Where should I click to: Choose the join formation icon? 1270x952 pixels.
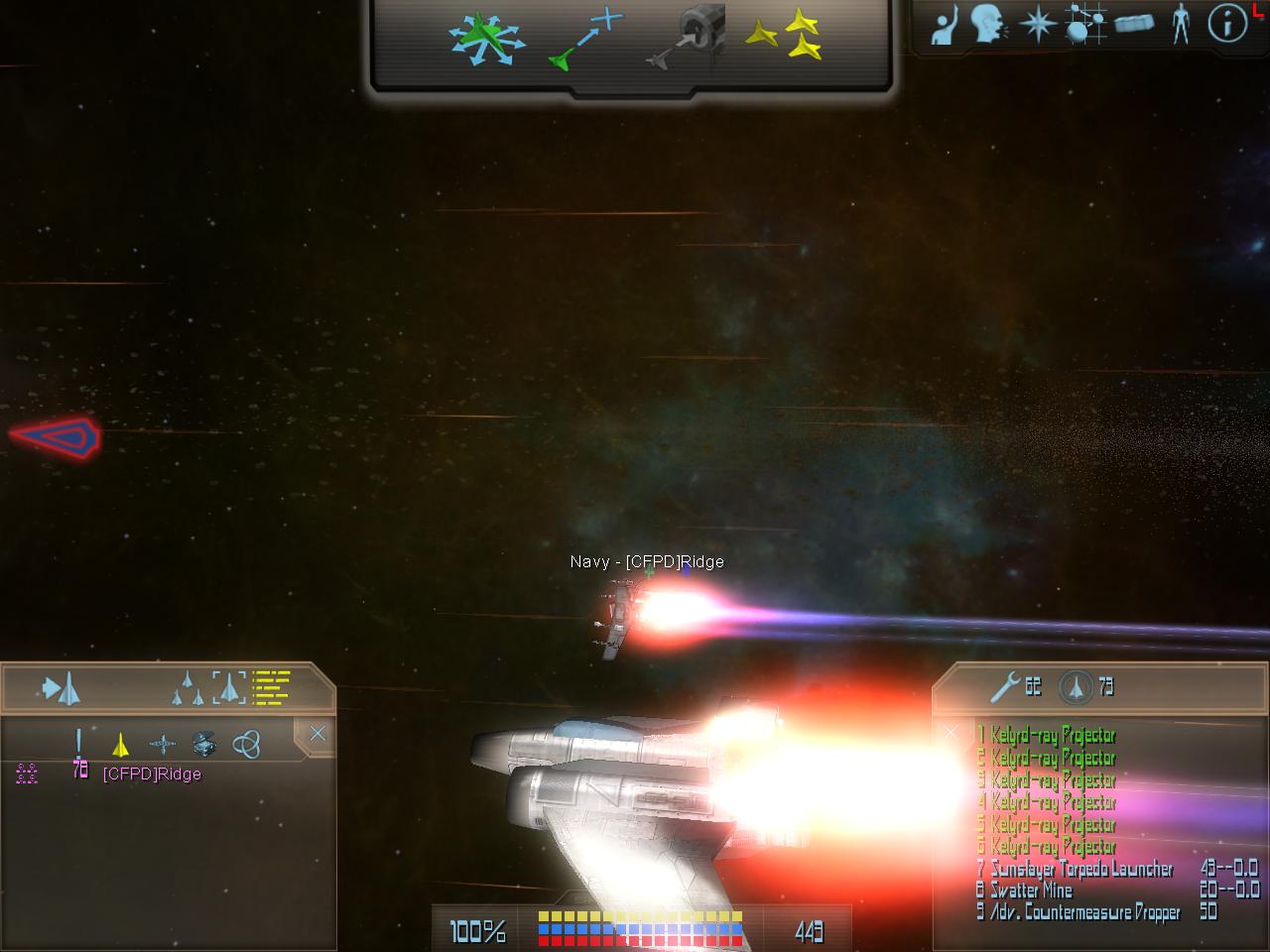(x=784, y=38)
